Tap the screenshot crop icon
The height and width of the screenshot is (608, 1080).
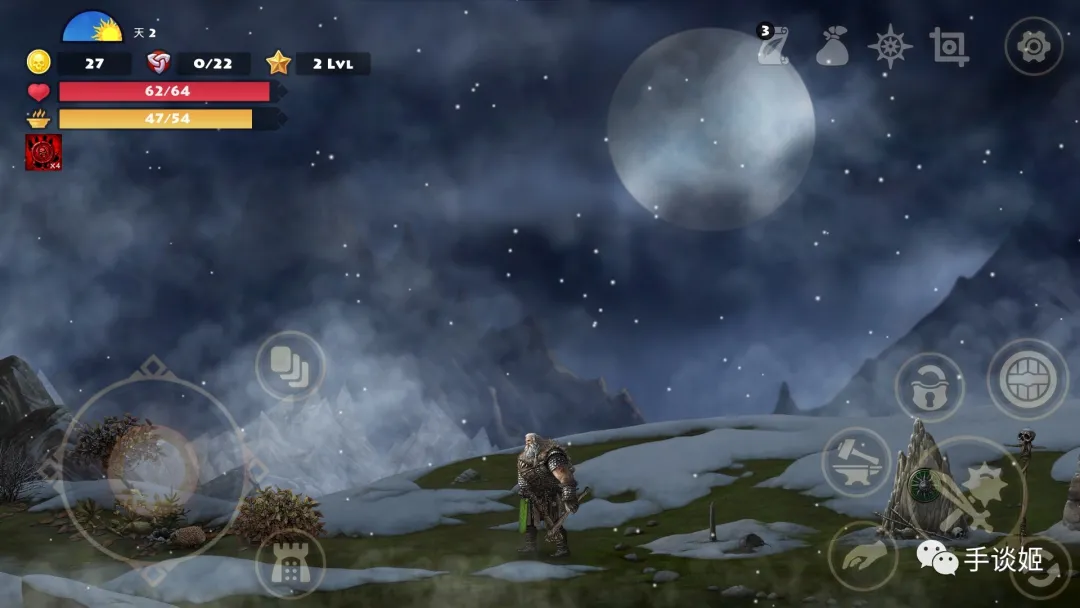(948, 47)
